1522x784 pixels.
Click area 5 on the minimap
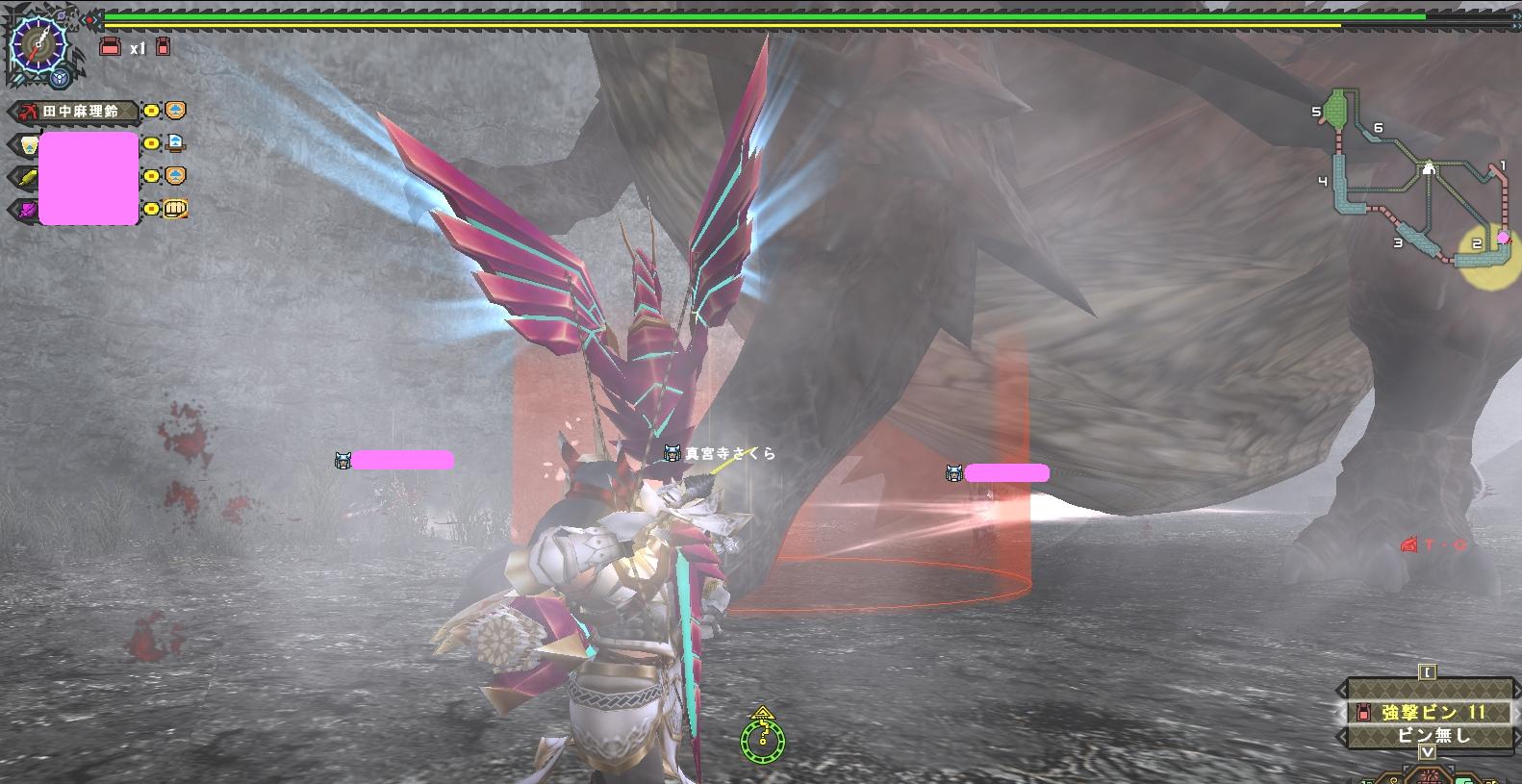pyautogui.click(x=1334, y=109)
